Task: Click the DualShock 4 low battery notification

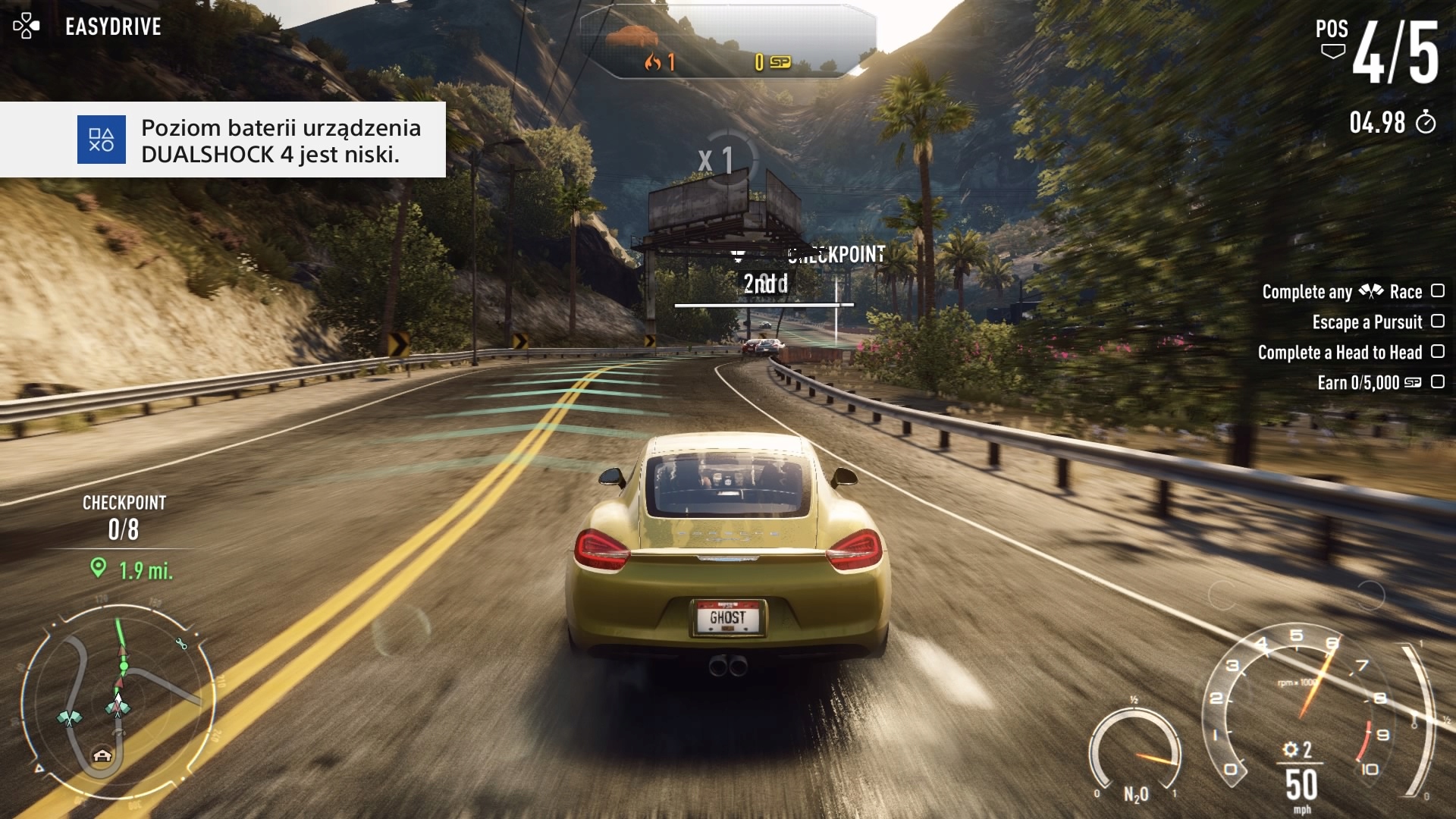Action: [x=223, y=140]
